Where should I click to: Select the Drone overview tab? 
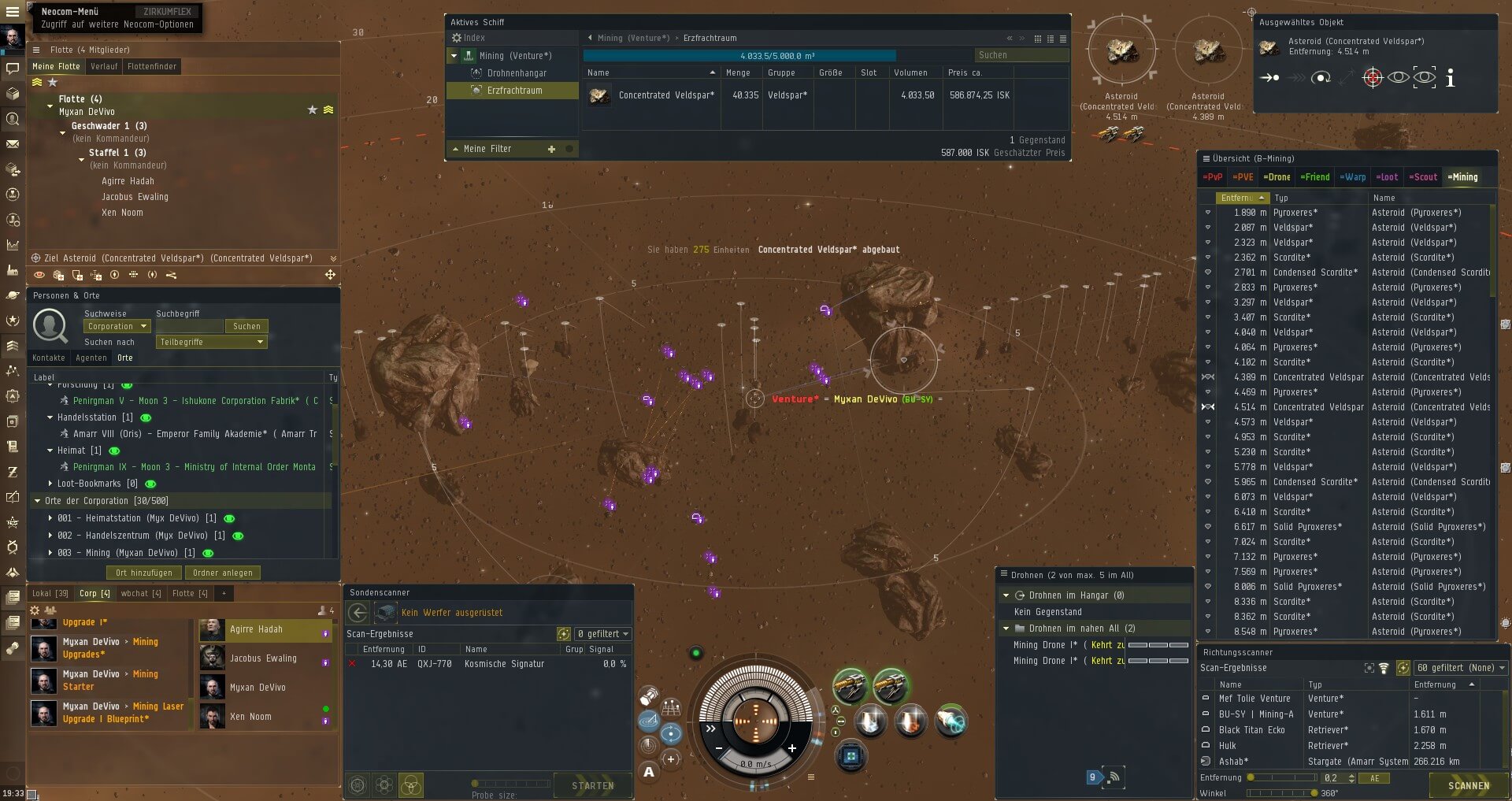1277,177
